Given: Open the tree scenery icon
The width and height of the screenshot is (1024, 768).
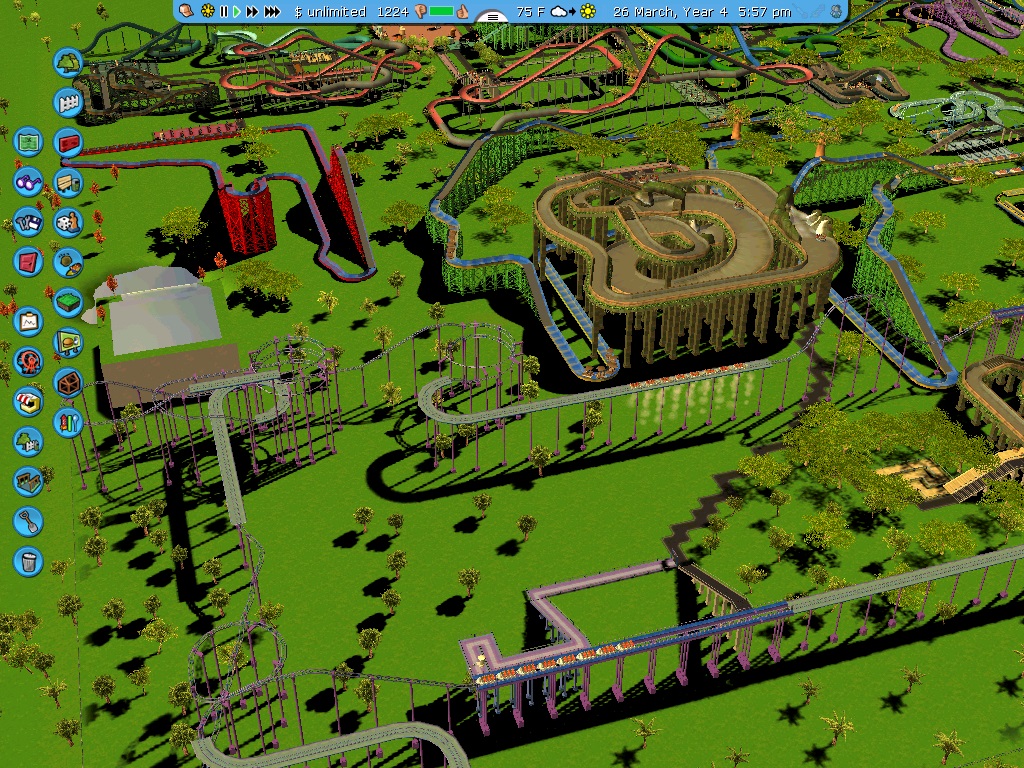Looking at the screenshot, I should [x=68, y=62].
